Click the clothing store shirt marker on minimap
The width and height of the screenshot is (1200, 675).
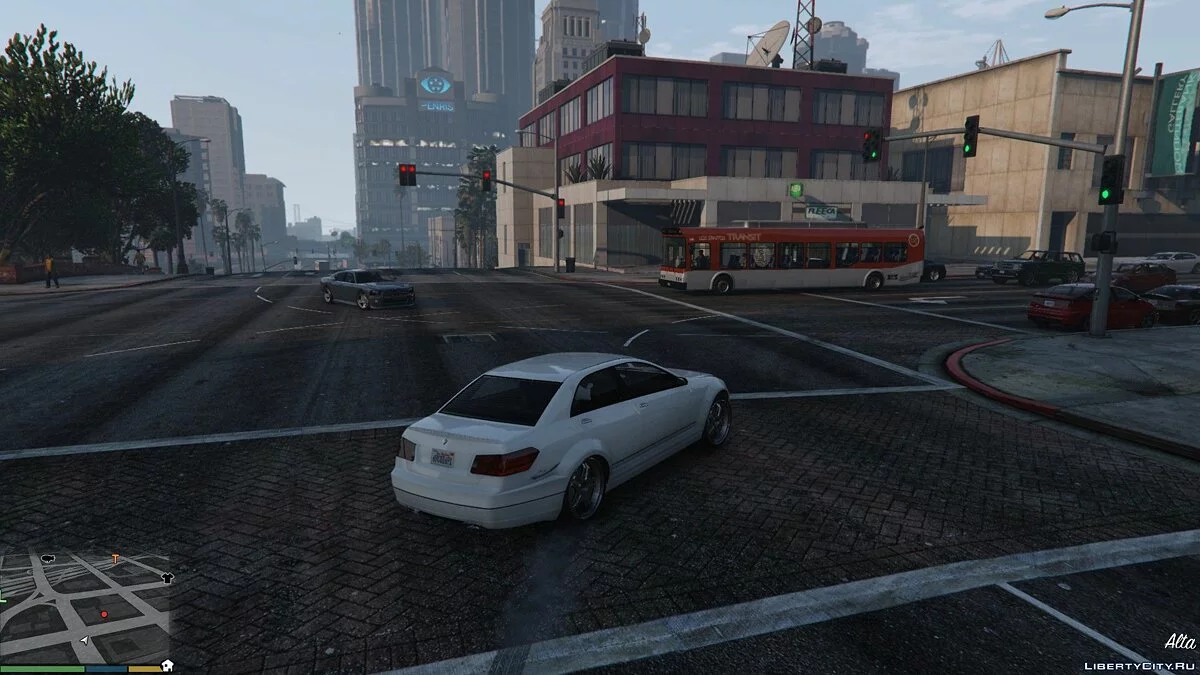[x=167, y=578]
